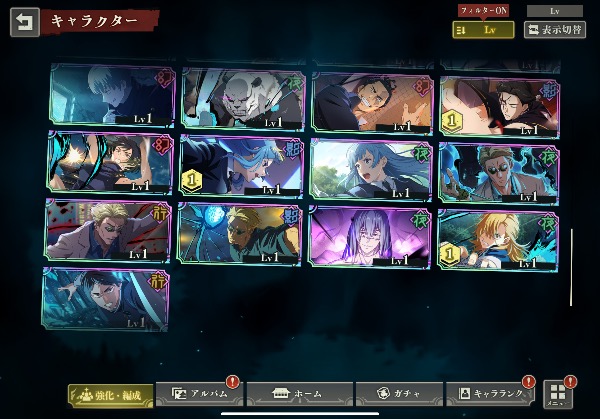Toggle the 表示切替 display switch button
Viewport: 600px width, 419px height.
tap(556, 30)
